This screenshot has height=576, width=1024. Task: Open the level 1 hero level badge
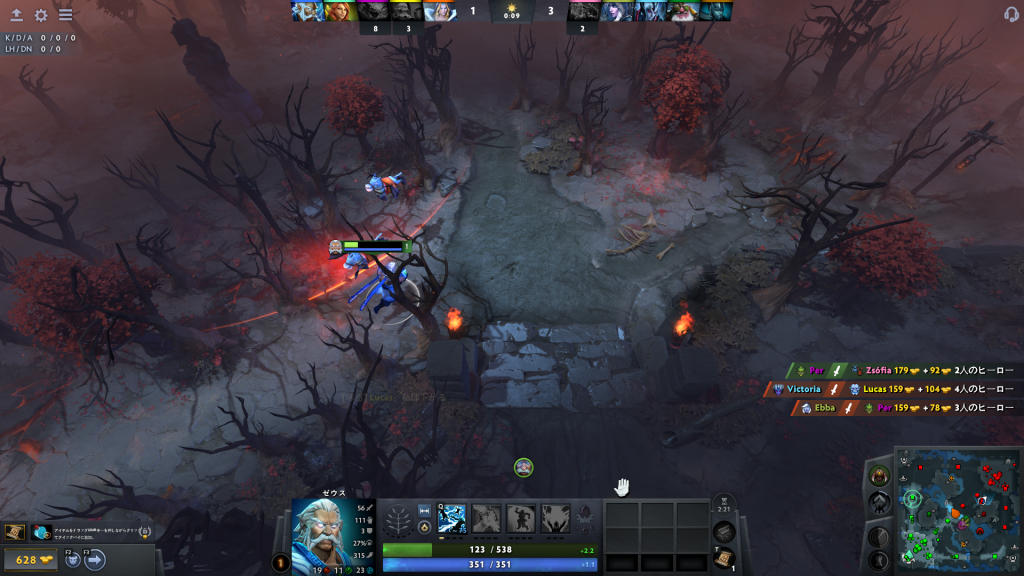point(281,563)
